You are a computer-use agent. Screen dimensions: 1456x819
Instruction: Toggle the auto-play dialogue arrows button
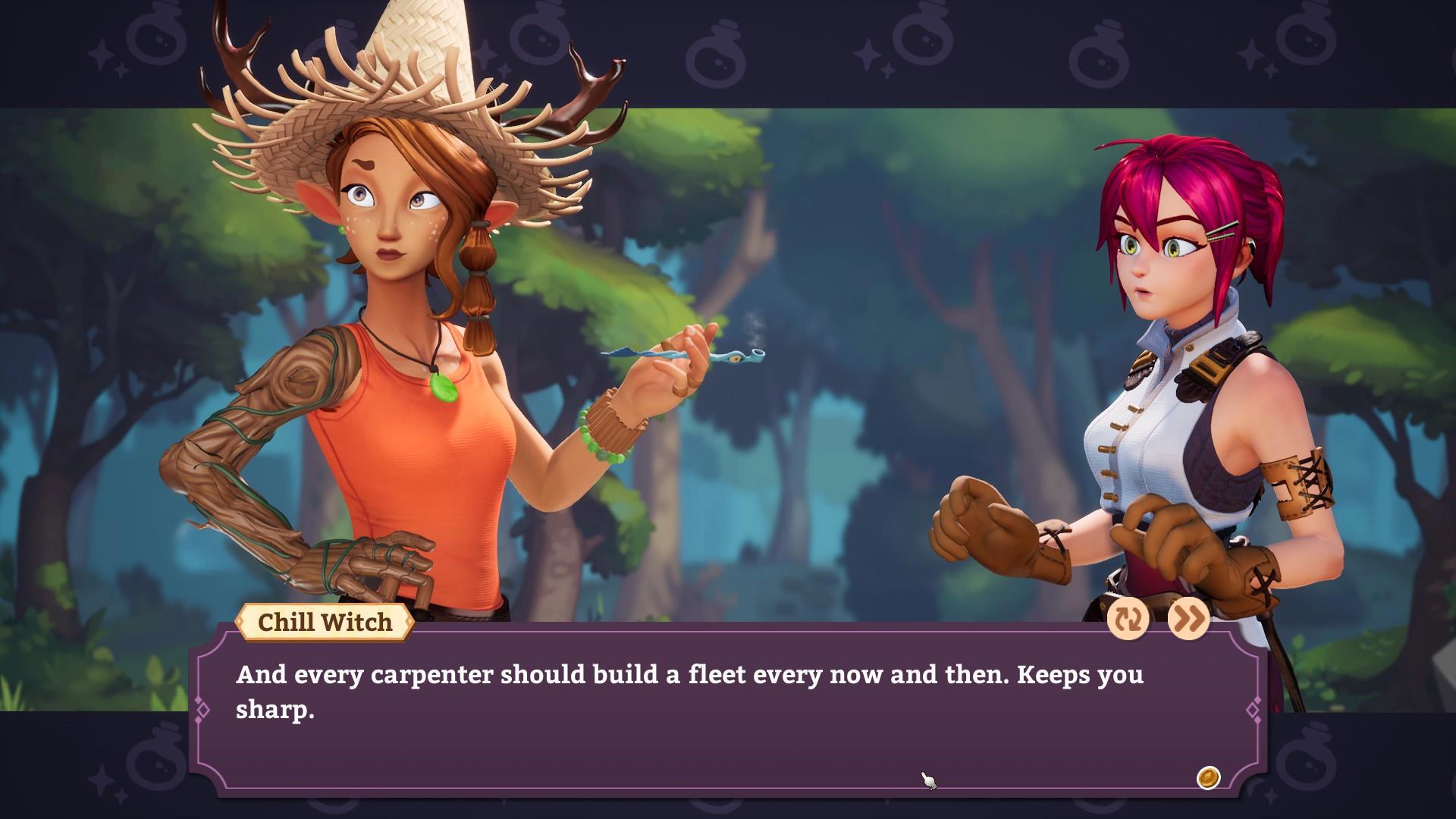click(1128, 620)
